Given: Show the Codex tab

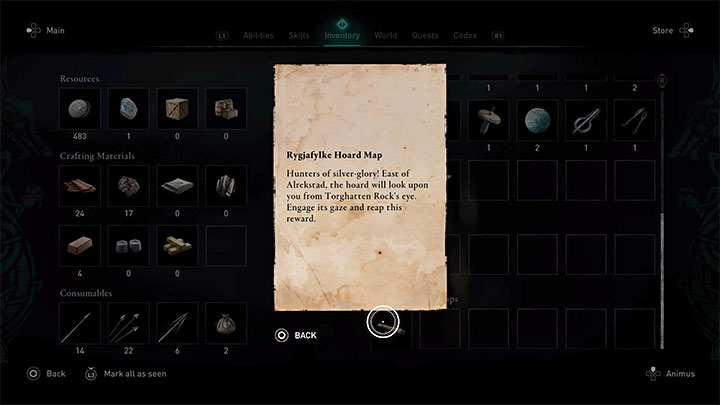Looking at the screenshot, I should 464,35.
